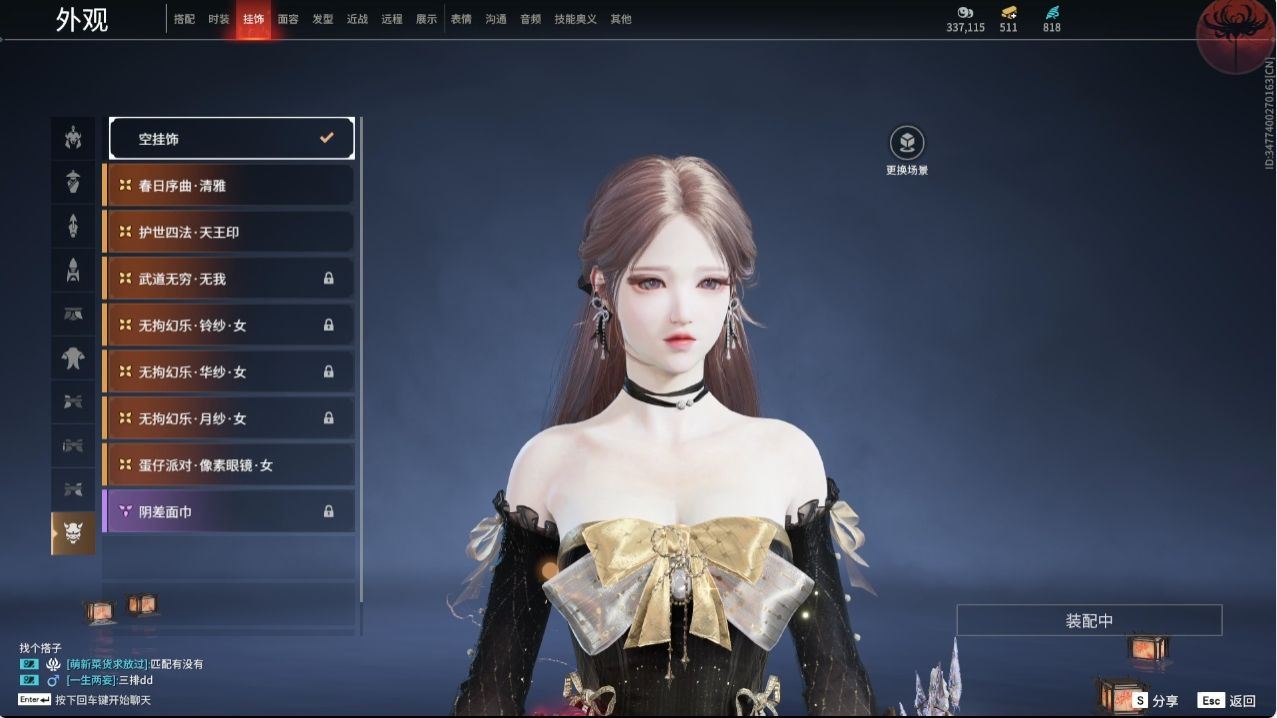Click 返回 to go back
The width and height of the screenshot is (1277, 718).
click(1228, 701)
